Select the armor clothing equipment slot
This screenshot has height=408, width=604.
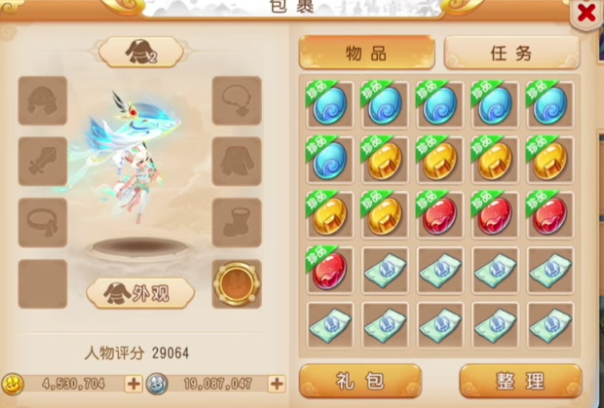click(237, 162)
